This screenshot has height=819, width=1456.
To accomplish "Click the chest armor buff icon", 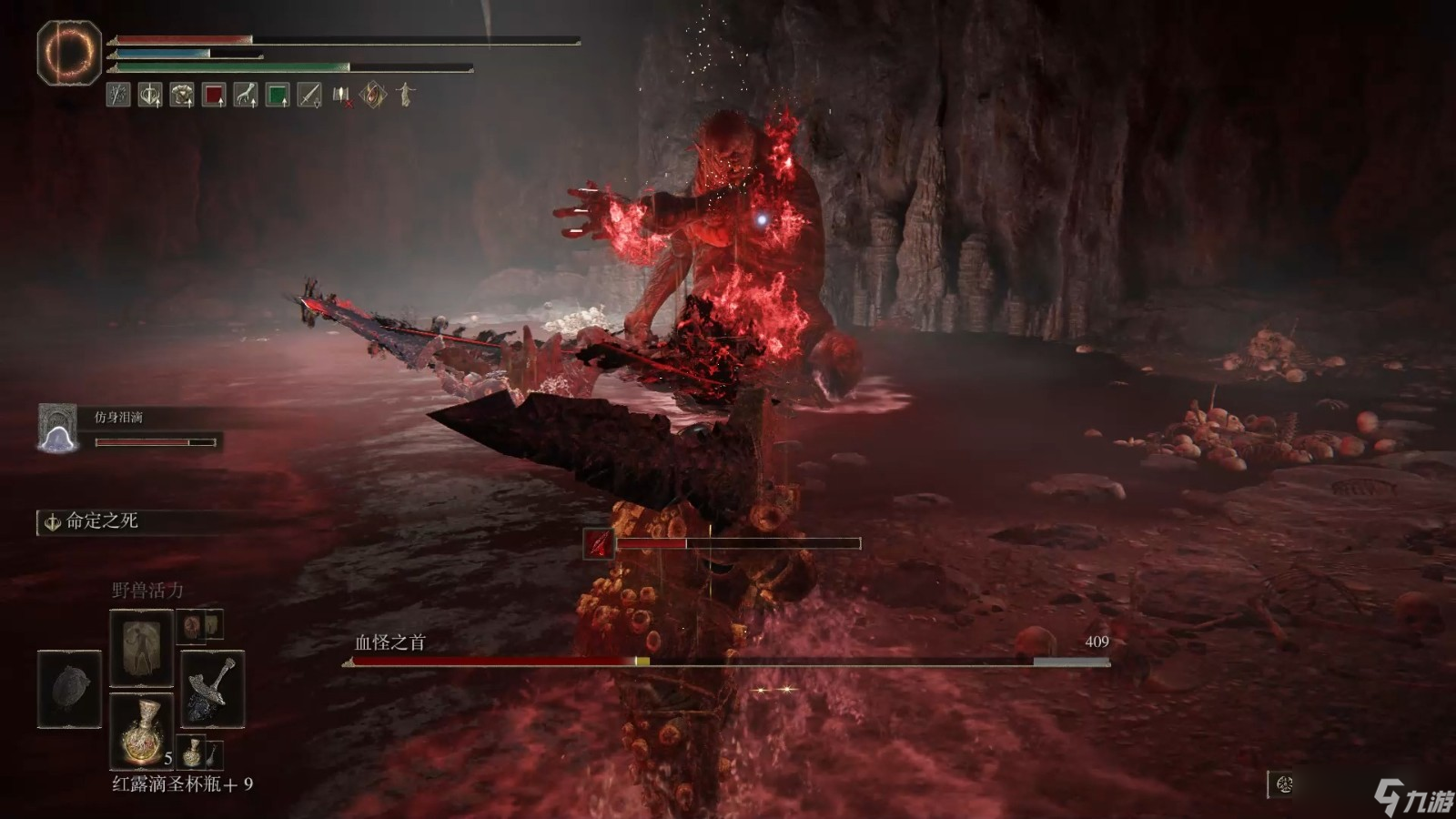I will pyautogui.click(x=182, y=95).
